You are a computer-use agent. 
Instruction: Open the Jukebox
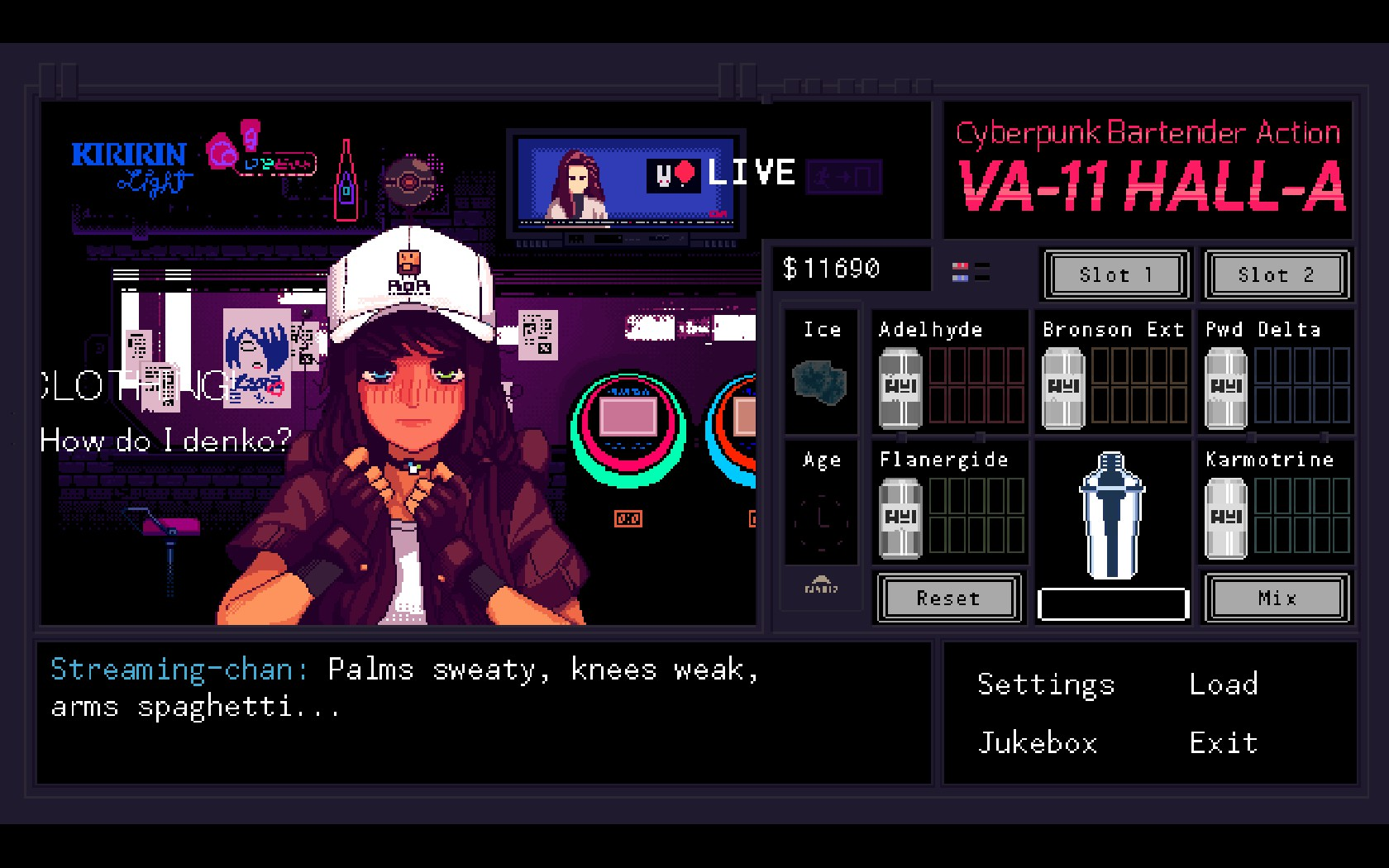pos(1038,743)
